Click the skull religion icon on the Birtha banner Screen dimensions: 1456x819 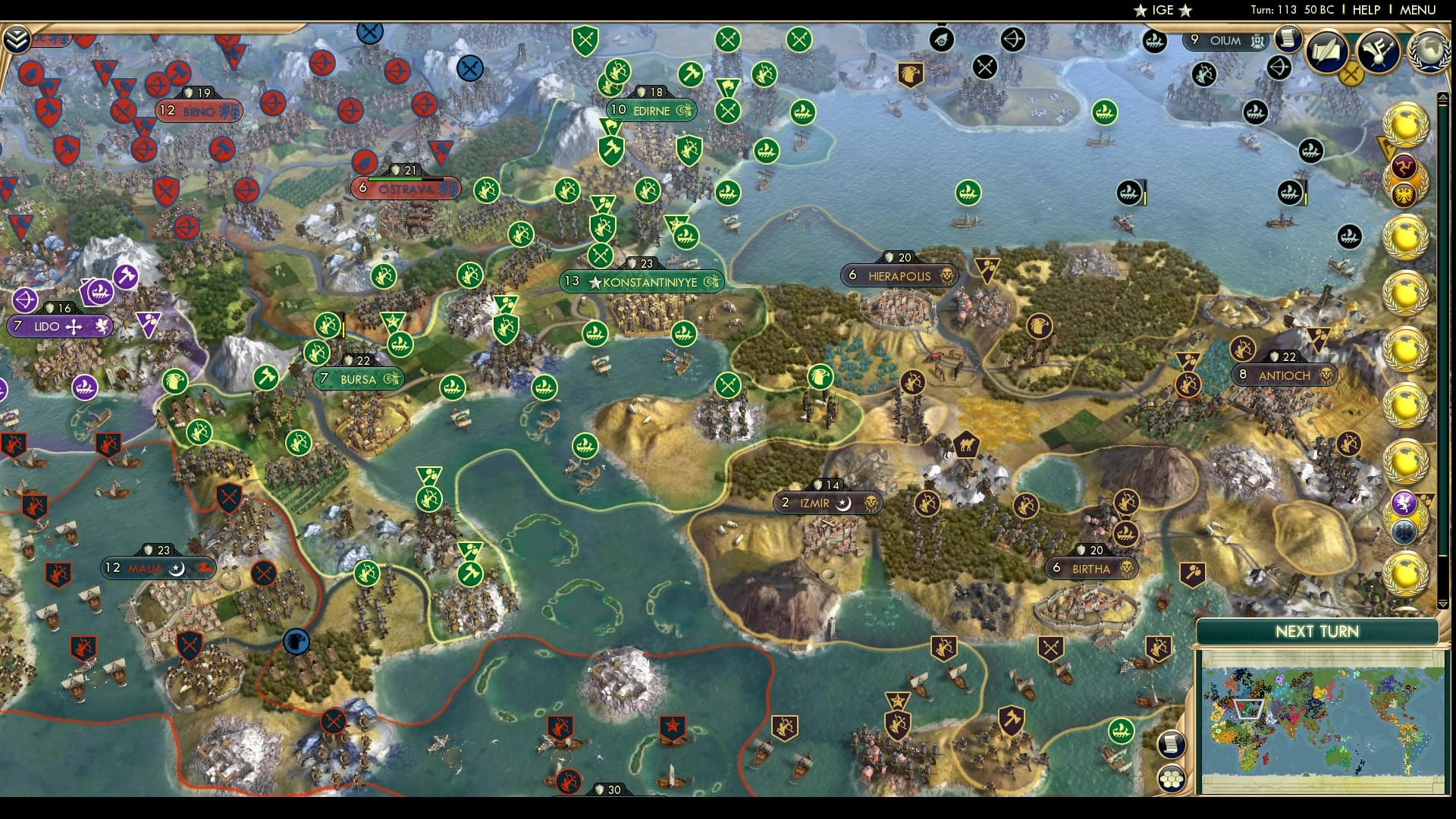click(x=1127, y=568)
